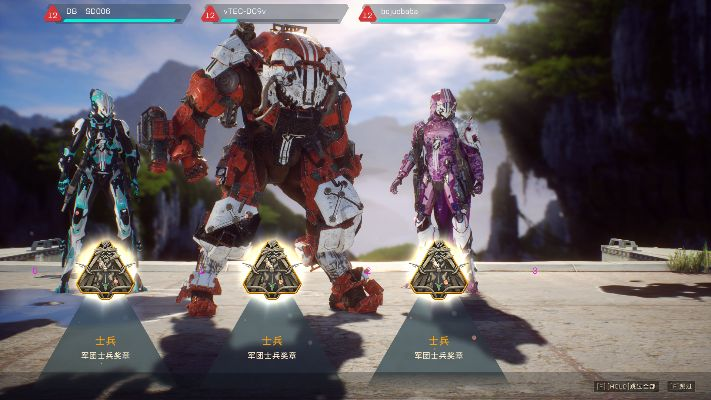Open the player banner starting with DB

pyautogui.click(x=117, y=13)
